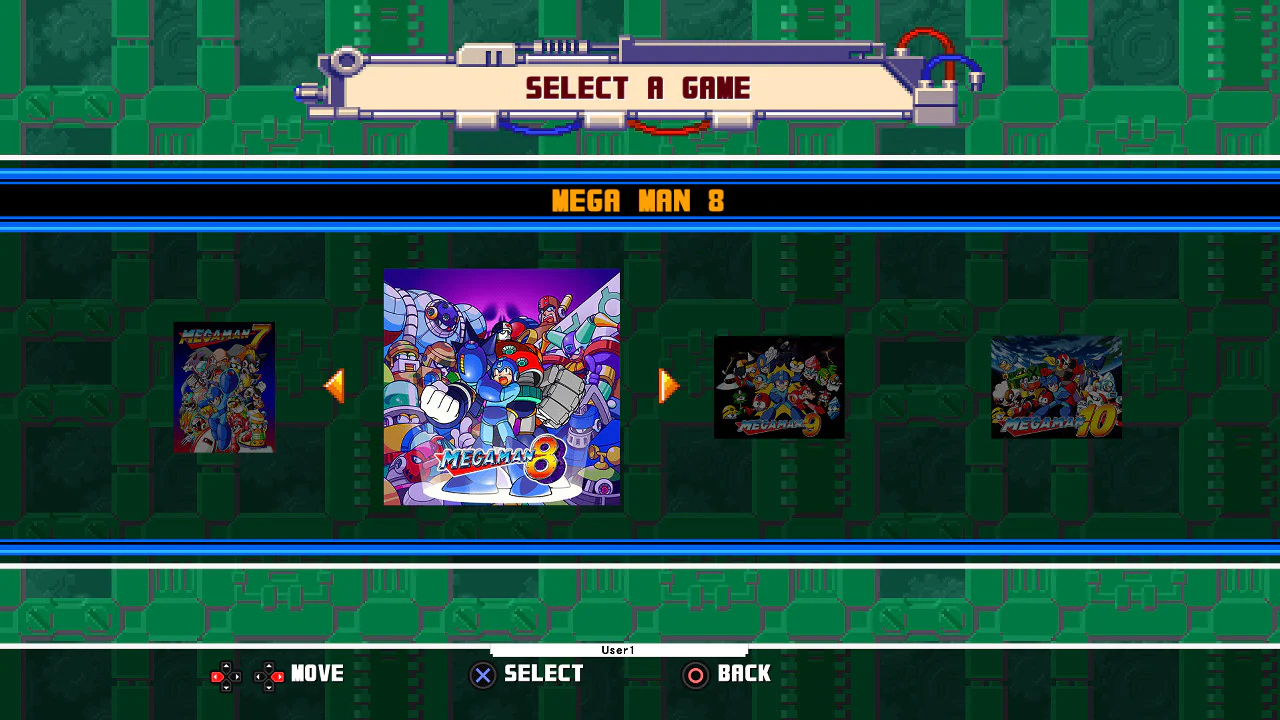The width and height of the screenshot is (1280, 720).
Task: Click the Mega Man 9 cover thumbnail
Action: [x=779, y=388]
